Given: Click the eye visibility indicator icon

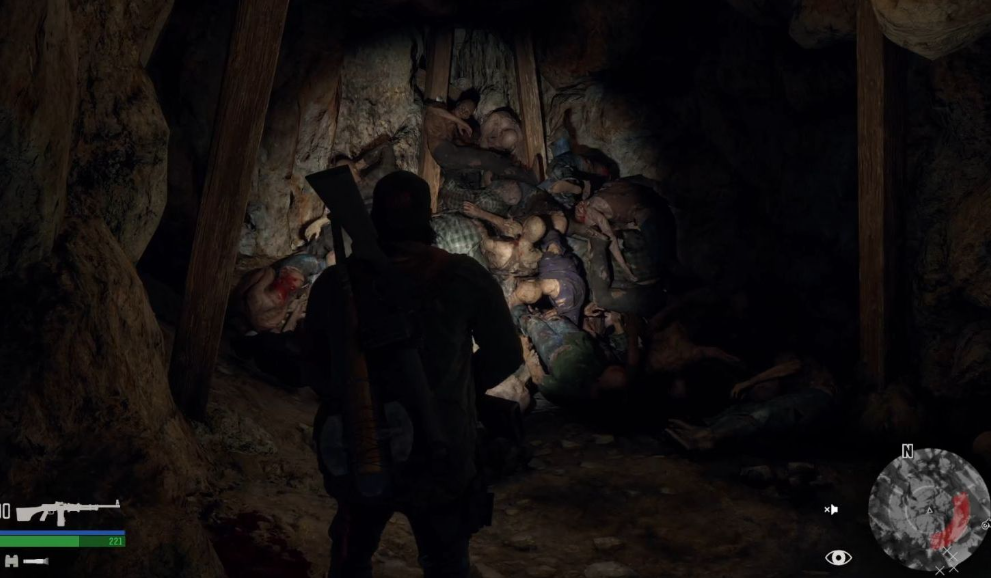Looking at the screenshot, I should pos(838,557).
